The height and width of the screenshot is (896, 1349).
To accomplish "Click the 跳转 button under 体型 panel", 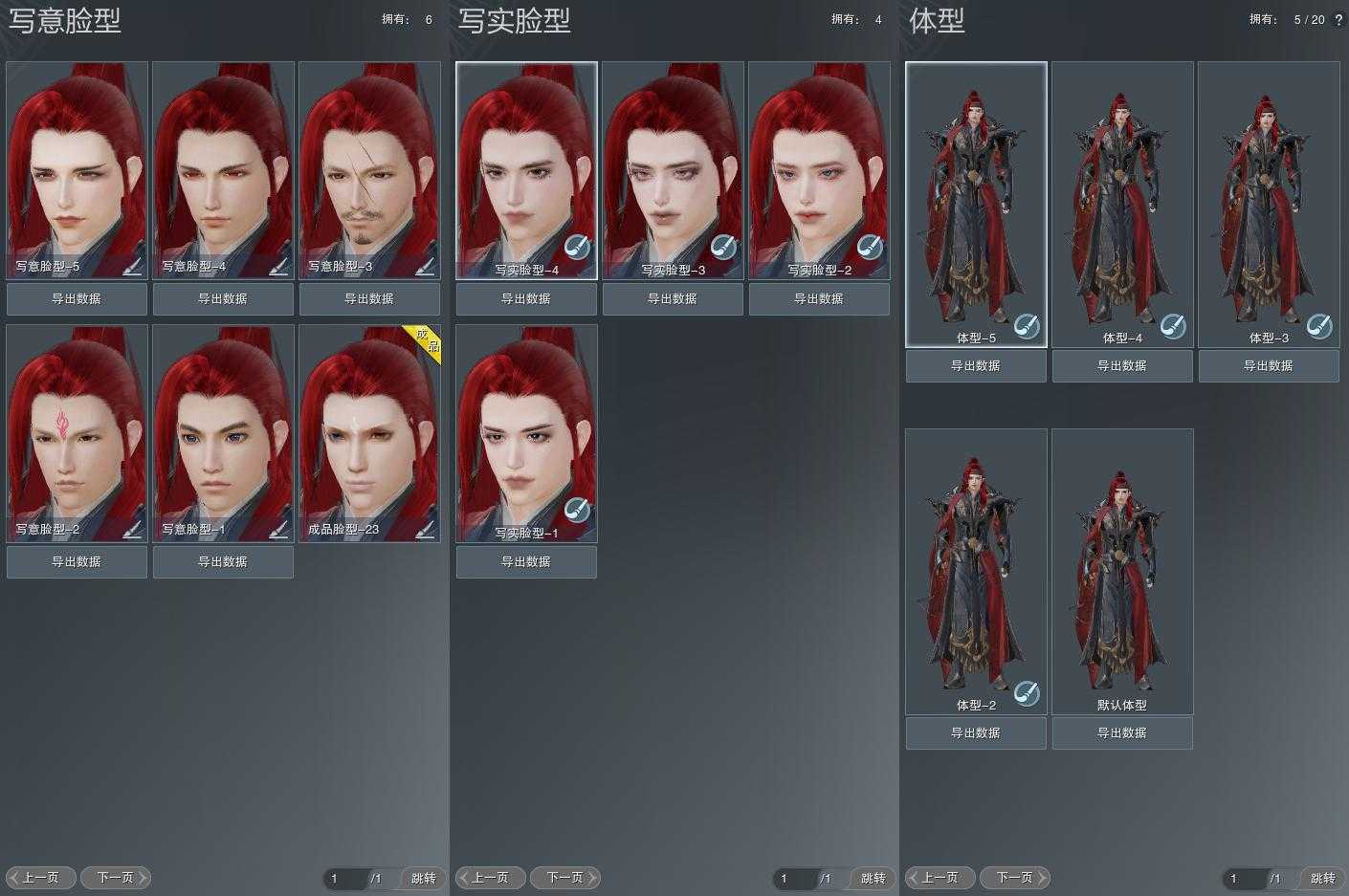I will [x=1323, y=878].
